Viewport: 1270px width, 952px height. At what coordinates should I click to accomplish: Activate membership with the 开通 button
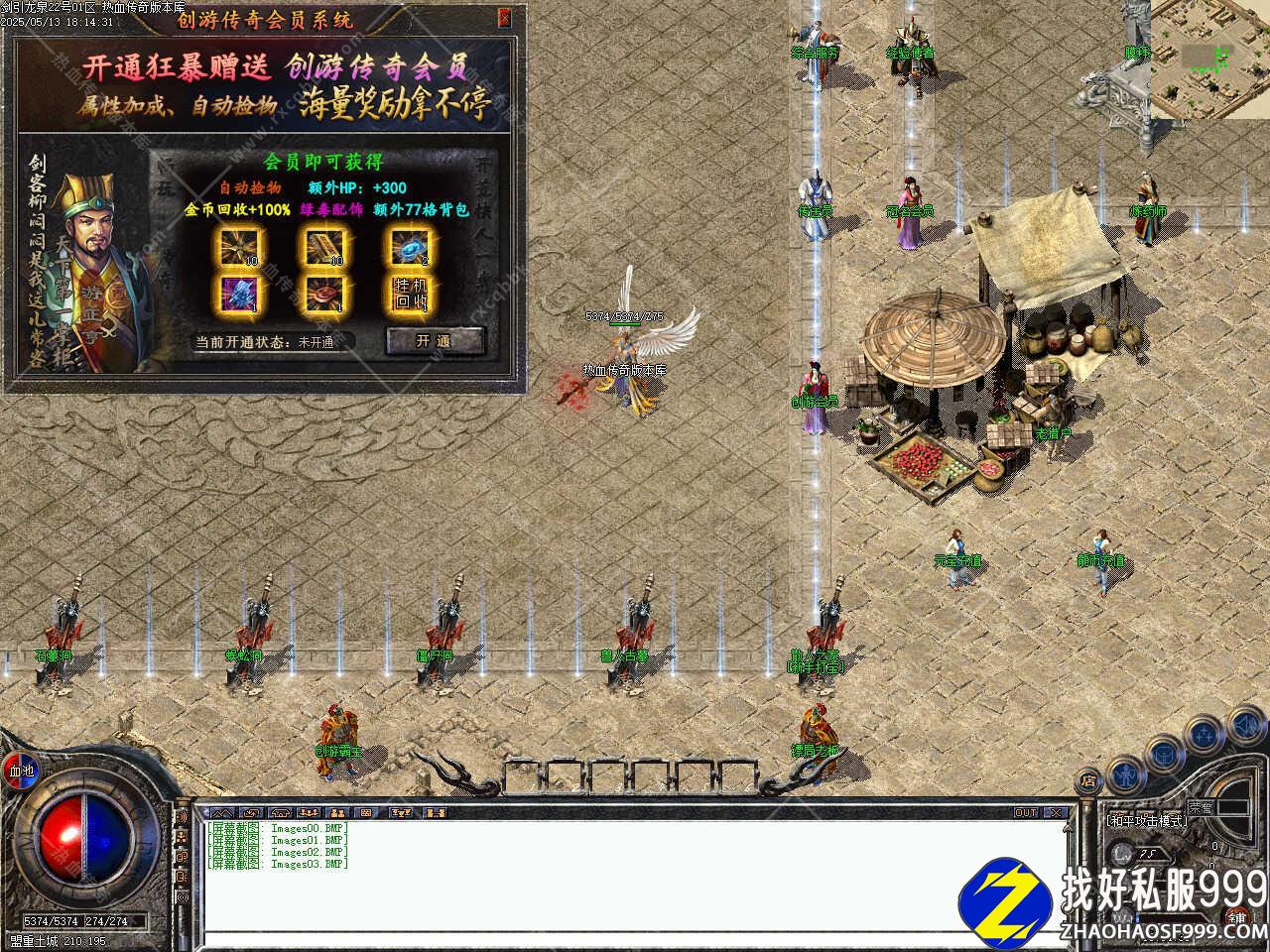coord(434,340)
